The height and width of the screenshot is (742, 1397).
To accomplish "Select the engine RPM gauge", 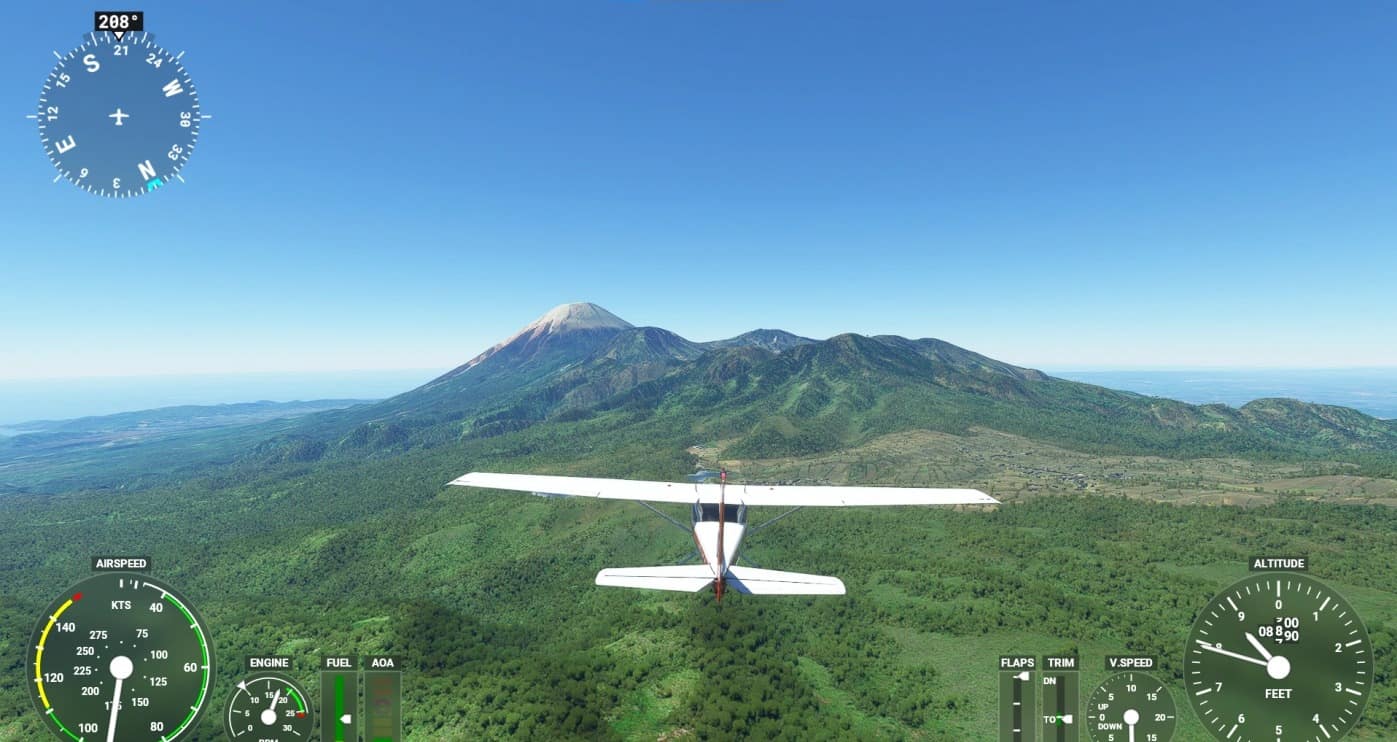I will (268, 710).
